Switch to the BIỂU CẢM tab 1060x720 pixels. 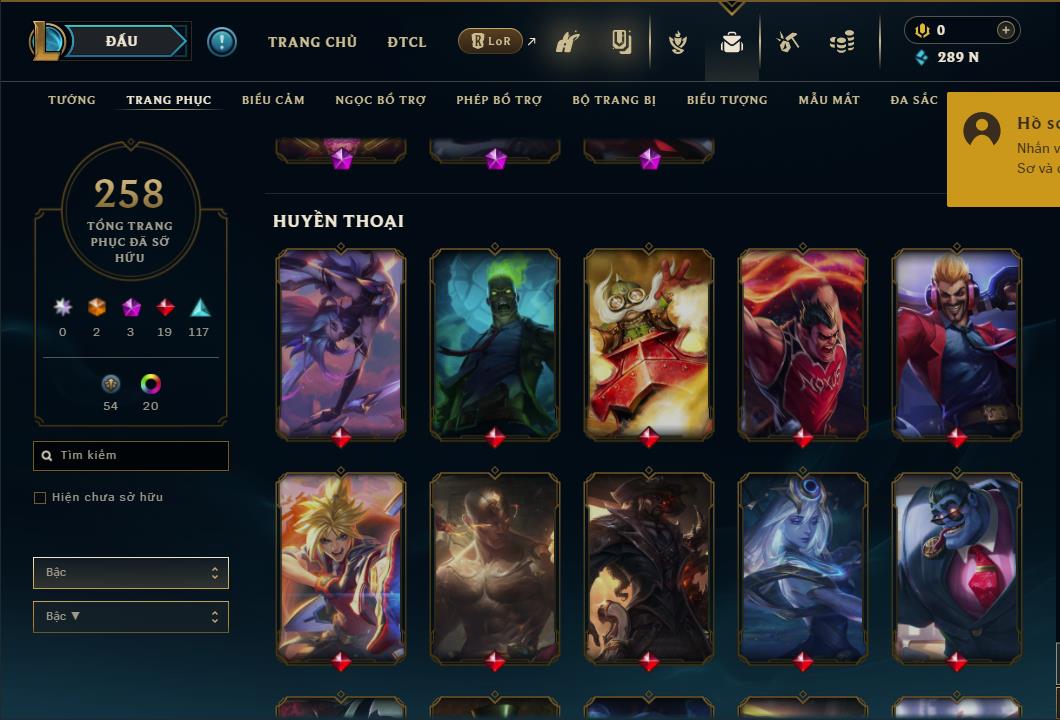273,100
